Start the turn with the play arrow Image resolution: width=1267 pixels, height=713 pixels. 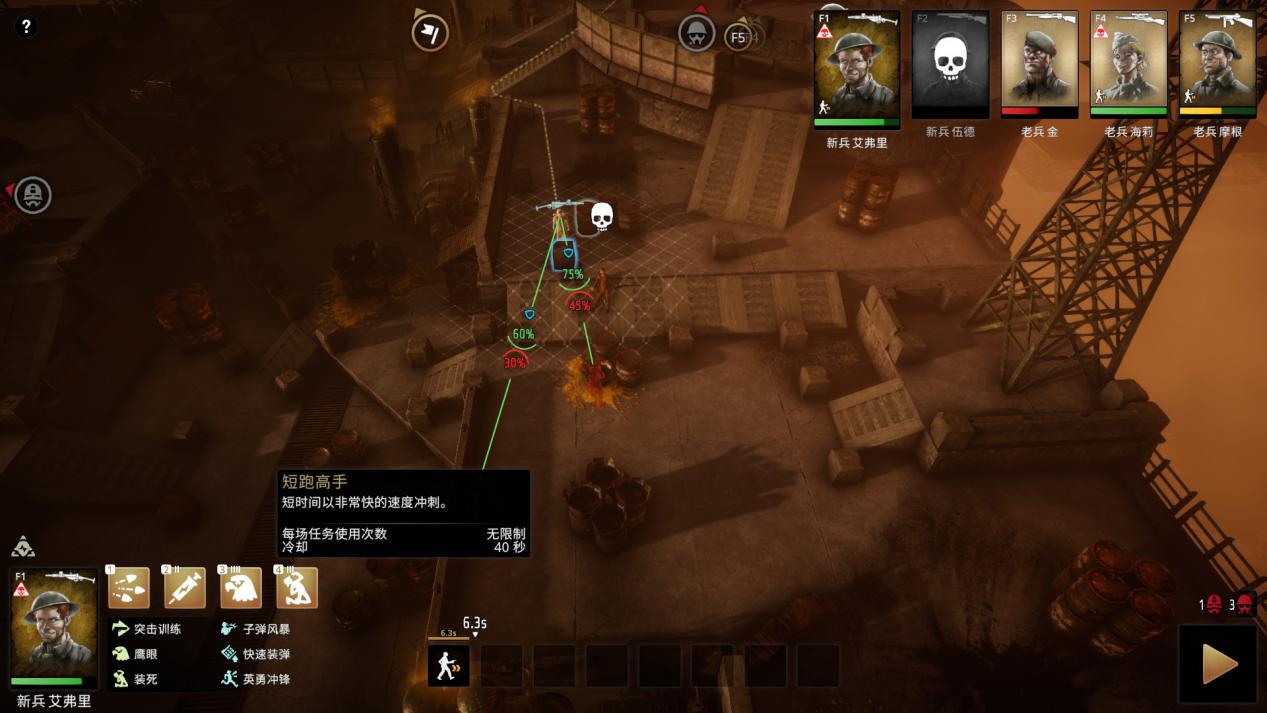pyautogui.click(x=1218, y=664)
